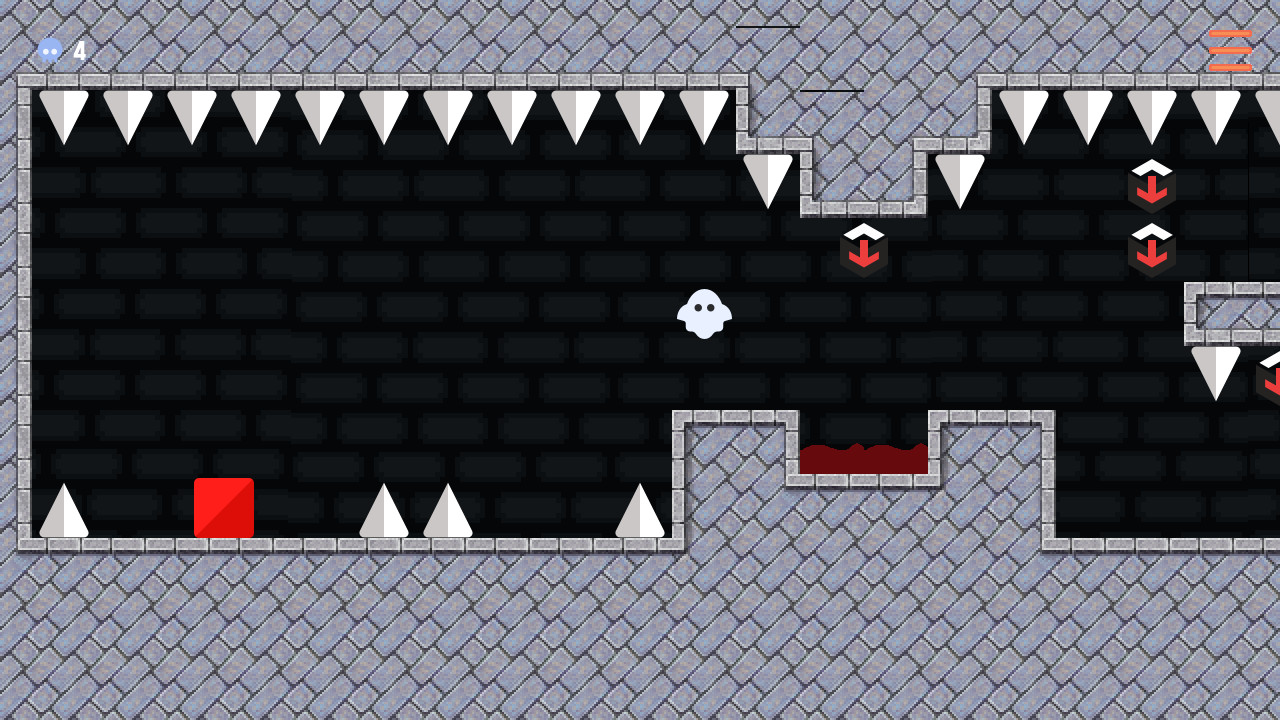Click the upper right-side gravity arrow block
This screenshot has height=720, width=1280.
coord(1152,185)
